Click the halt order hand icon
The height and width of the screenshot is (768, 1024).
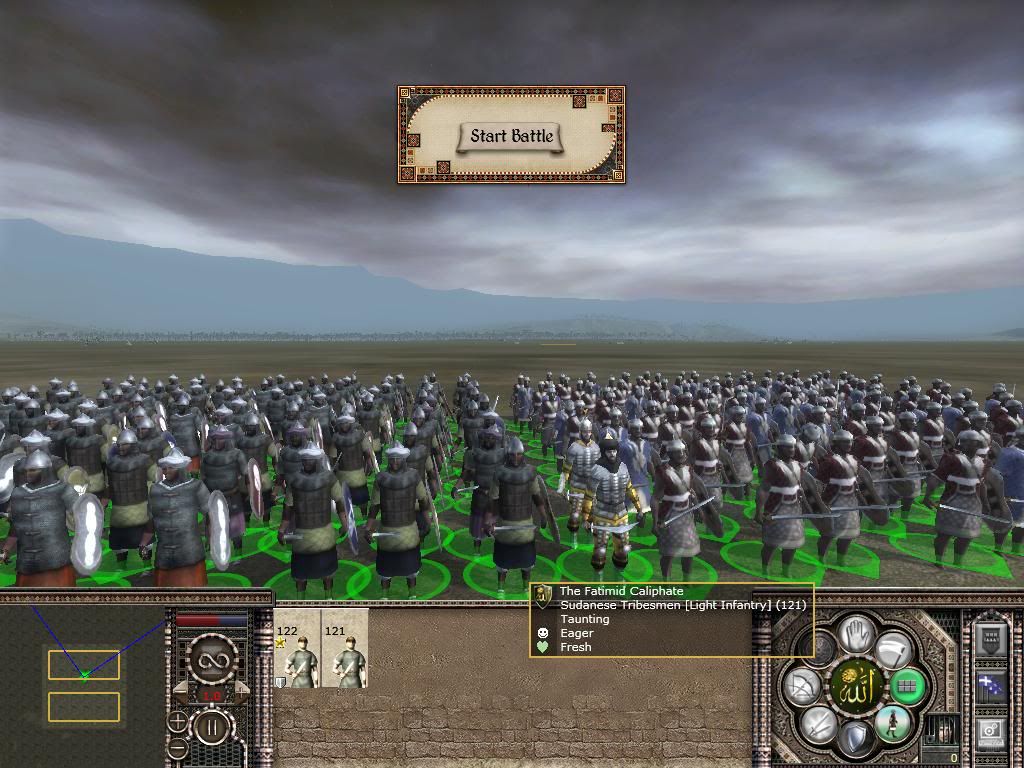[855, 633]
